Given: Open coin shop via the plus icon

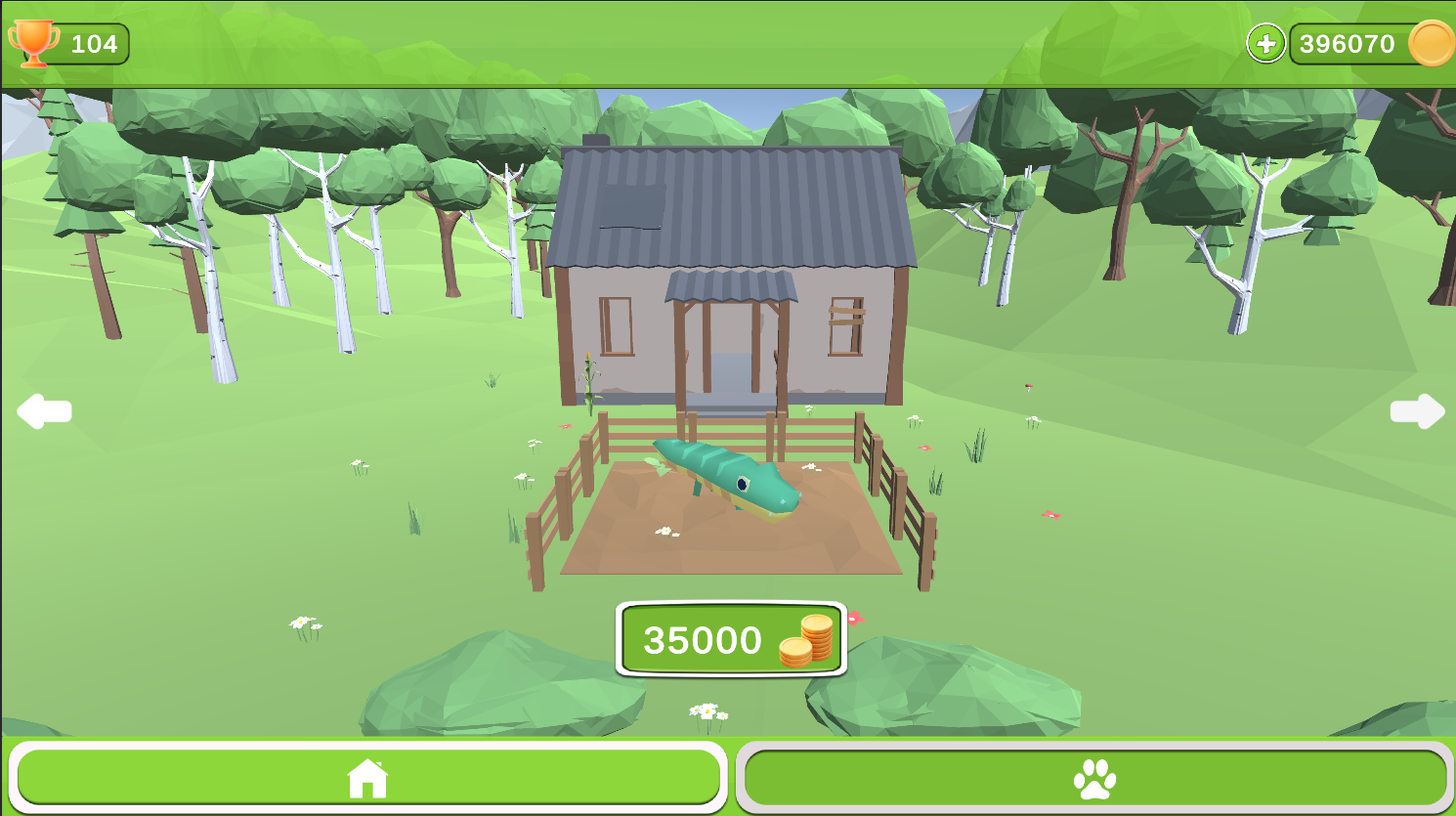Looking at the screenshot, I should [x=1265, y=43].
